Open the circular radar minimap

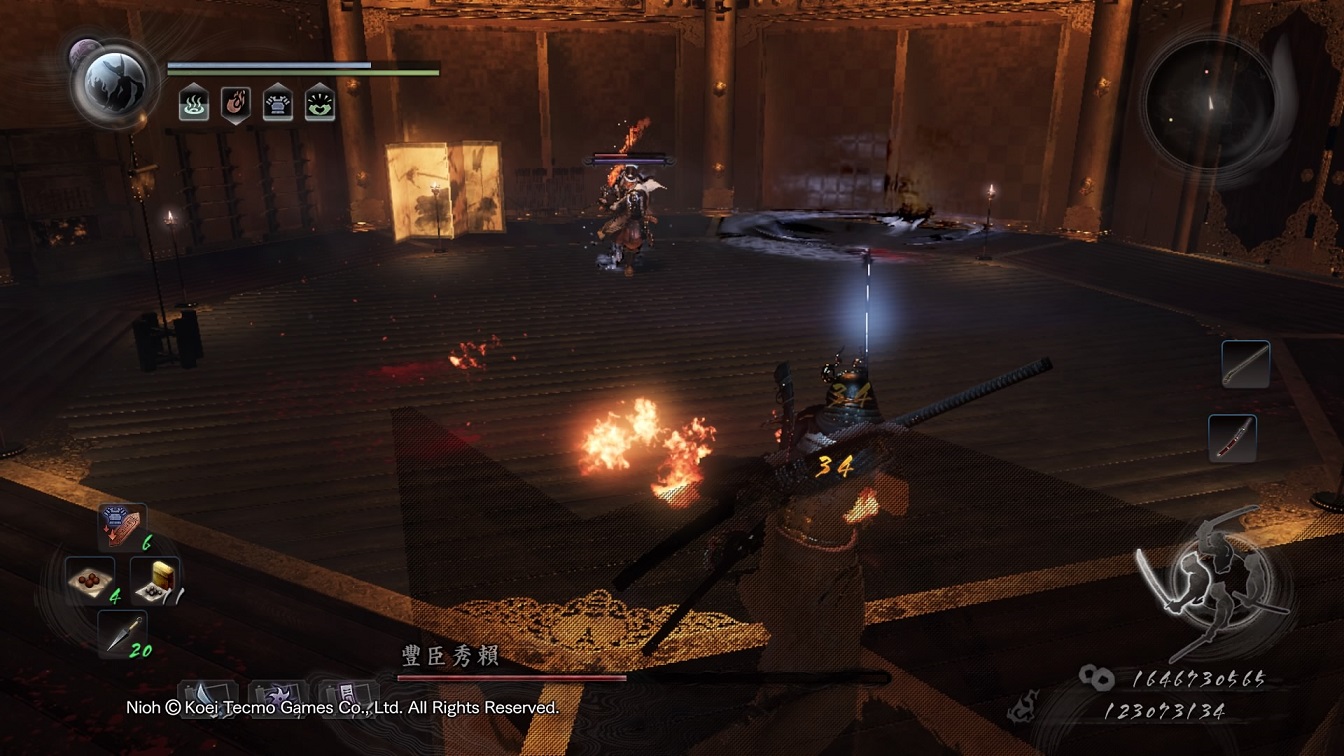coord(1209,102)
